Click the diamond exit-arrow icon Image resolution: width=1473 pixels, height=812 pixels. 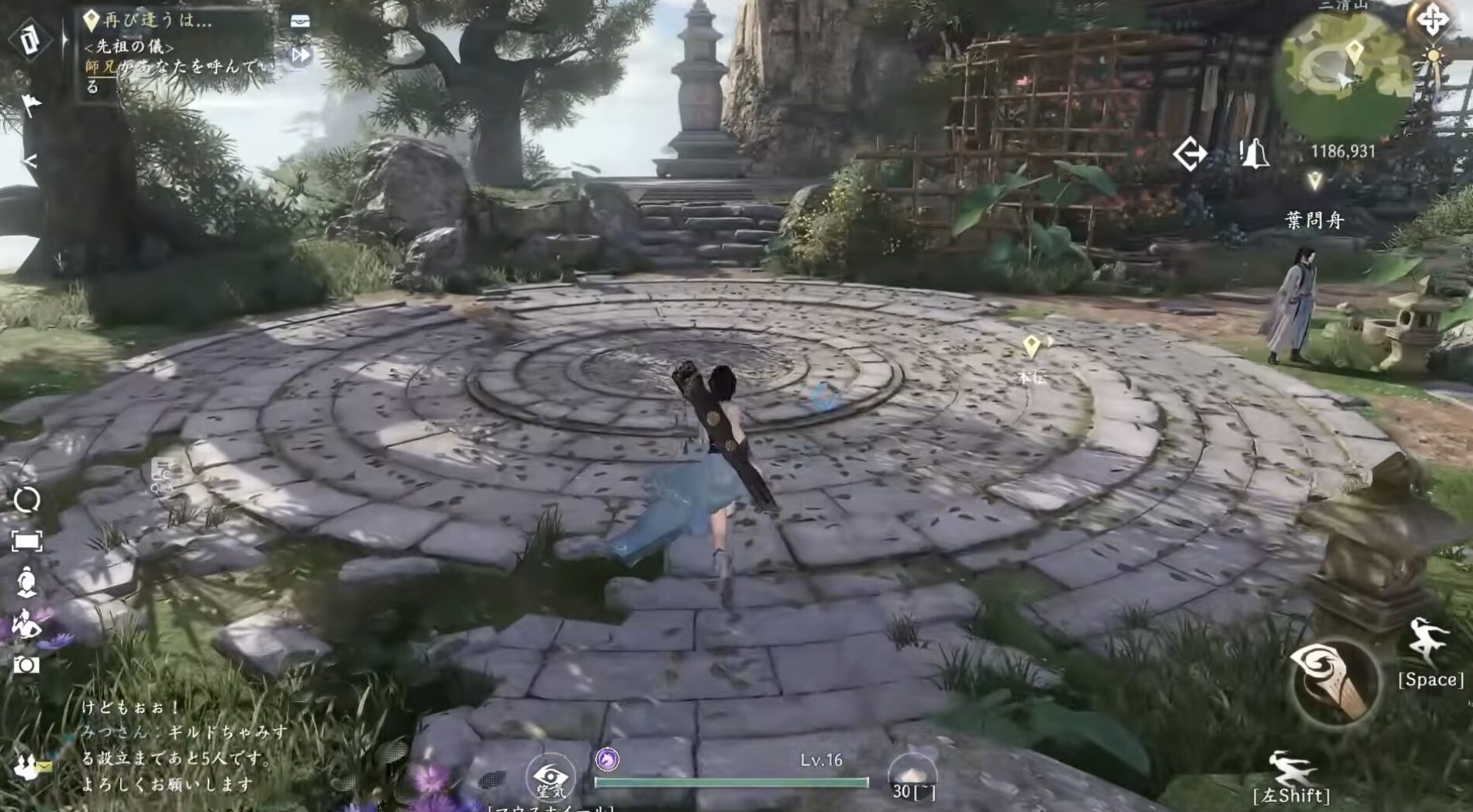point(1189,153)
